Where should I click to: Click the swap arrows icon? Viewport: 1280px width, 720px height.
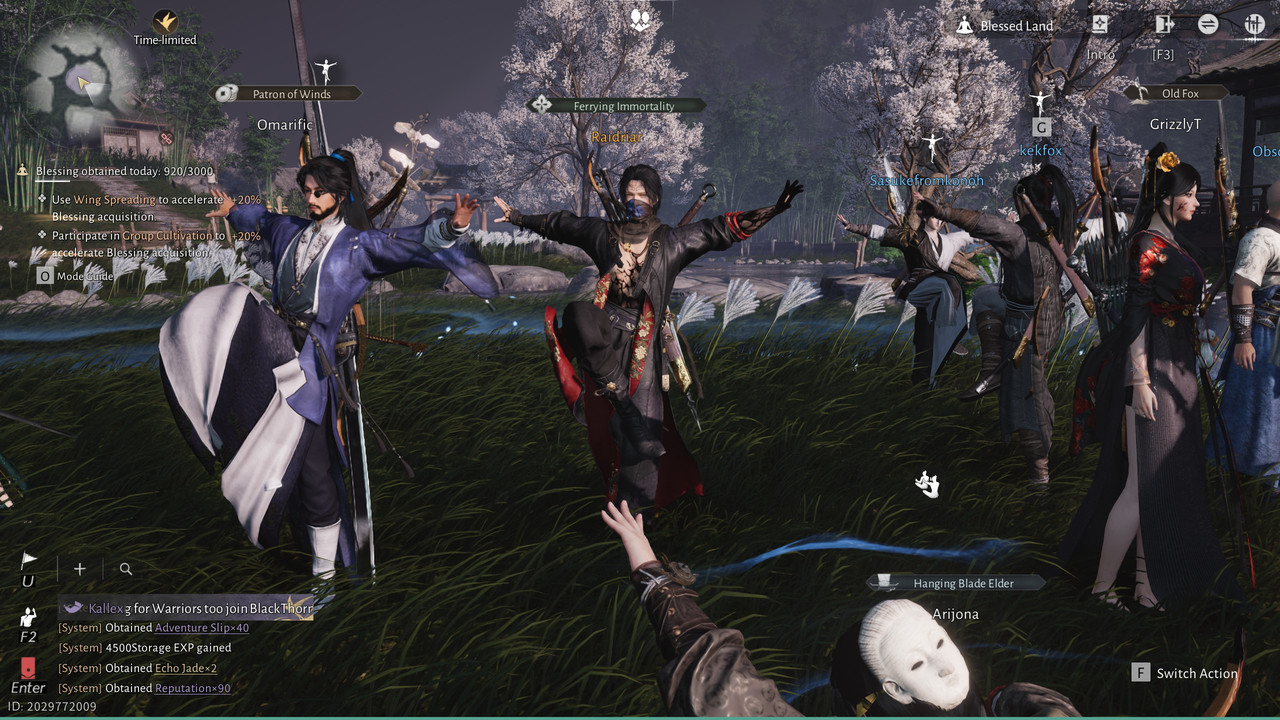[x=1208, y=25]
